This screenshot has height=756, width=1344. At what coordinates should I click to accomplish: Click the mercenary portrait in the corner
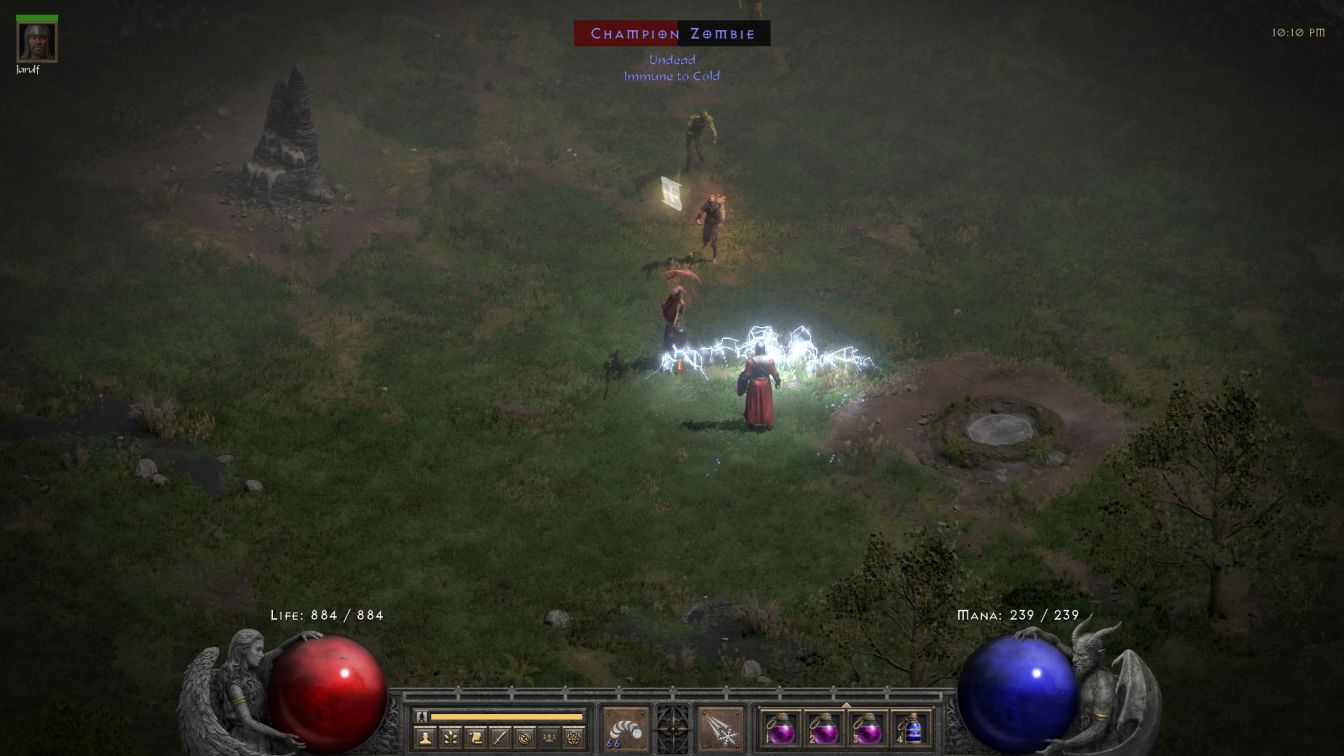[37, 41]
